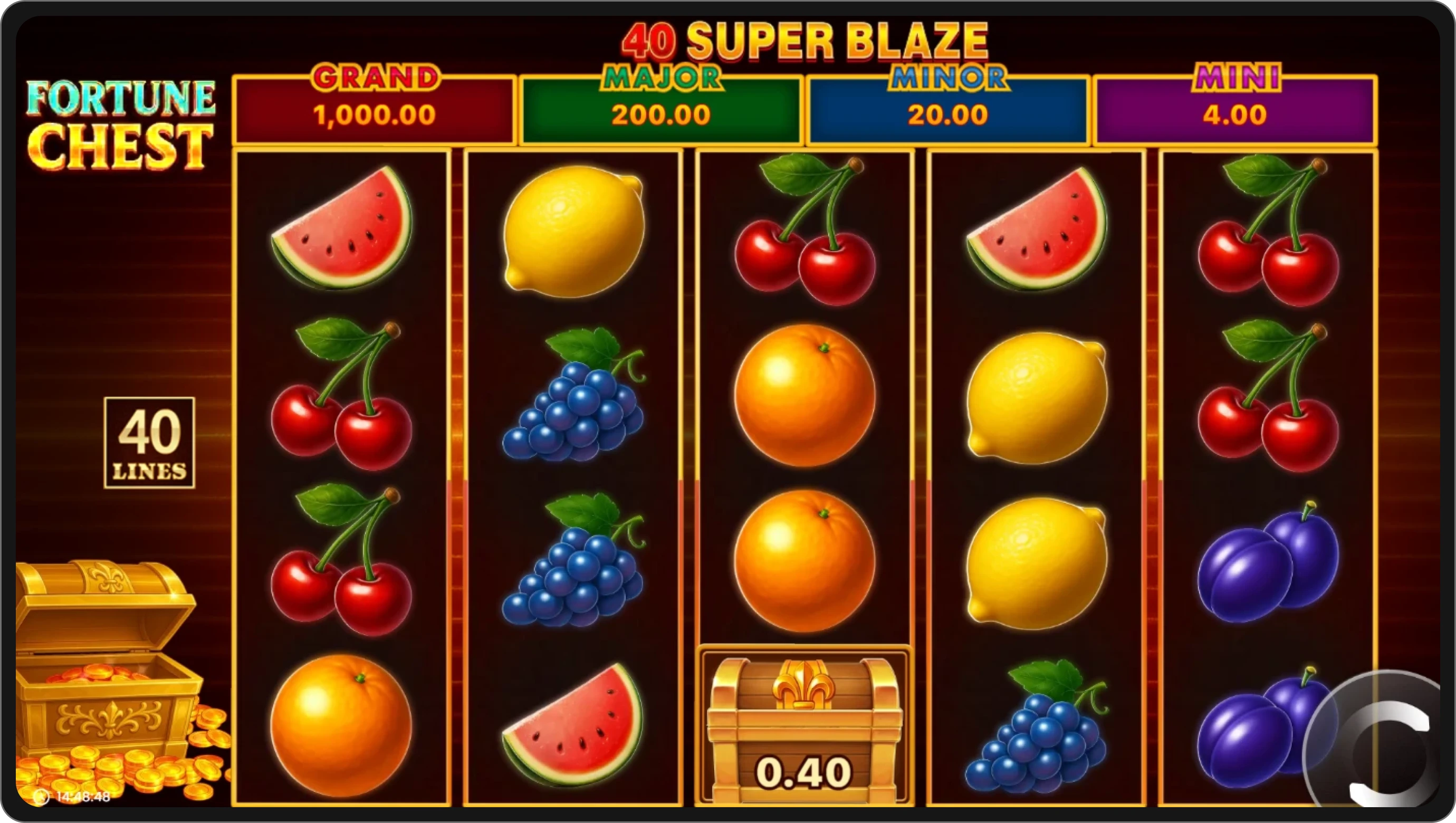Toggle the 40 Lines badge

coord(150,444)
